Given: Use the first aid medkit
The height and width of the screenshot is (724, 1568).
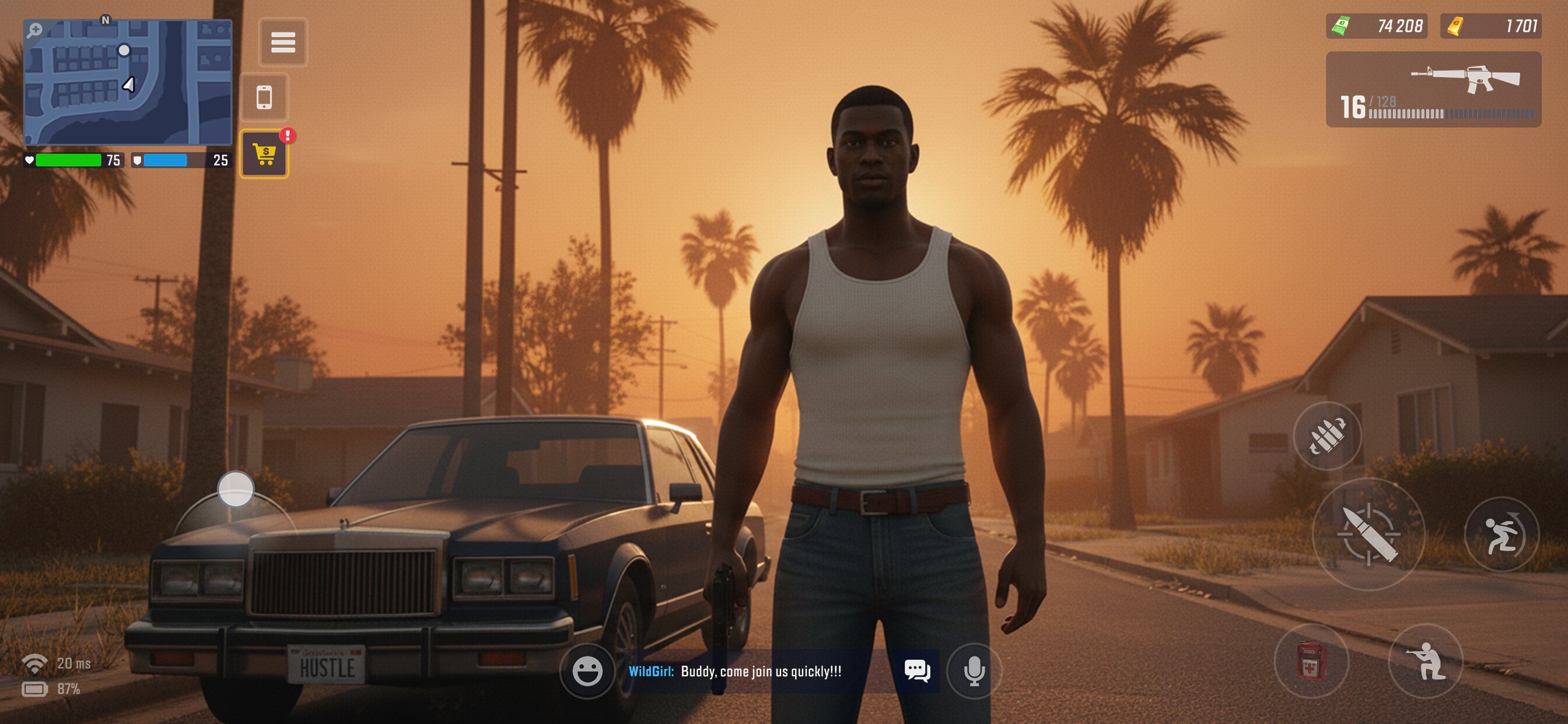Looking at the screenshot, I should tap(1311, 660).
